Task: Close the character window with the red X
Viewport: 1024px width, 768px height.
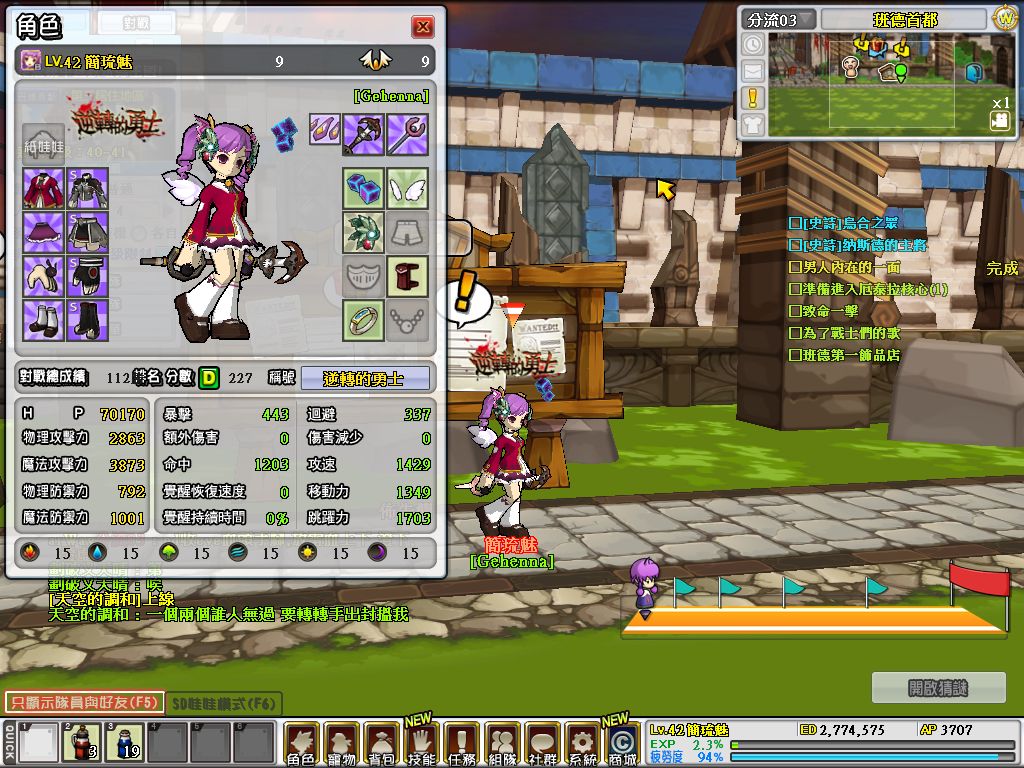Action: tap(424, 27)
